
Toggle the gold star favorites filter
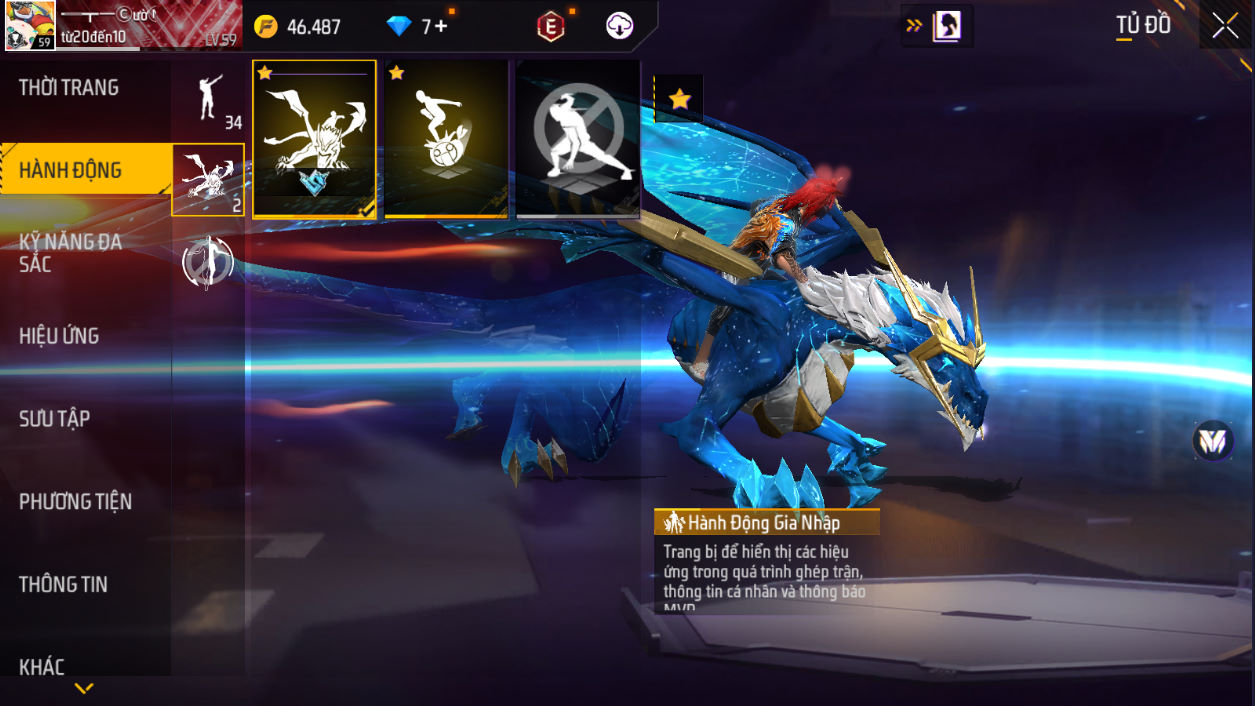point(680,99)
